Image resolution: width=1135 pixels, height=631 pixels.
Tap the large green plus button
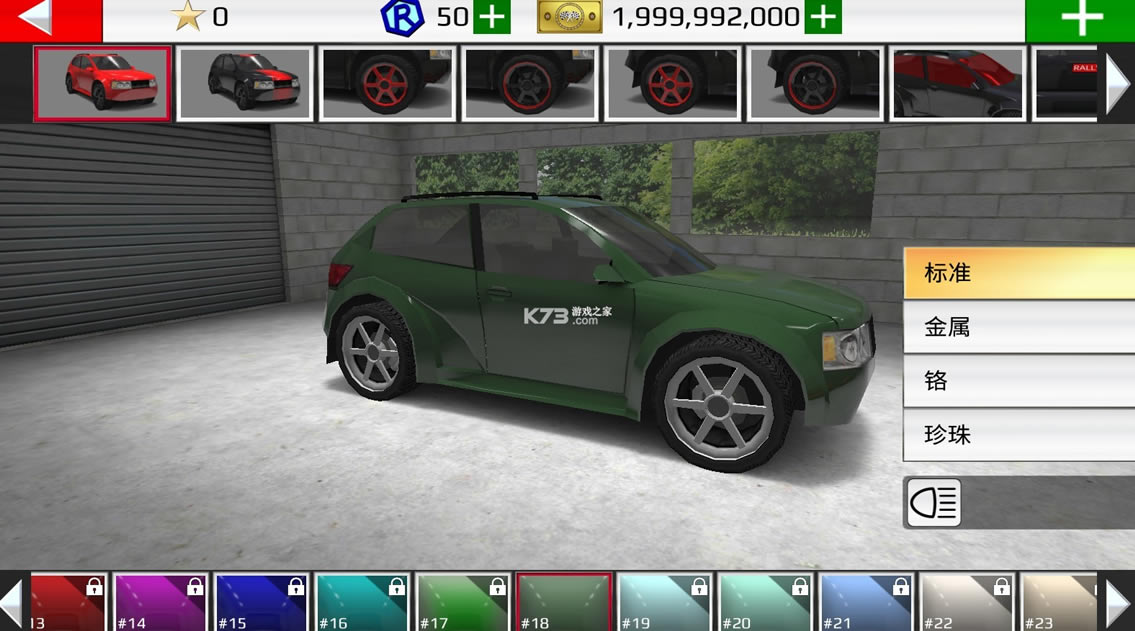tap(1081, 20)
